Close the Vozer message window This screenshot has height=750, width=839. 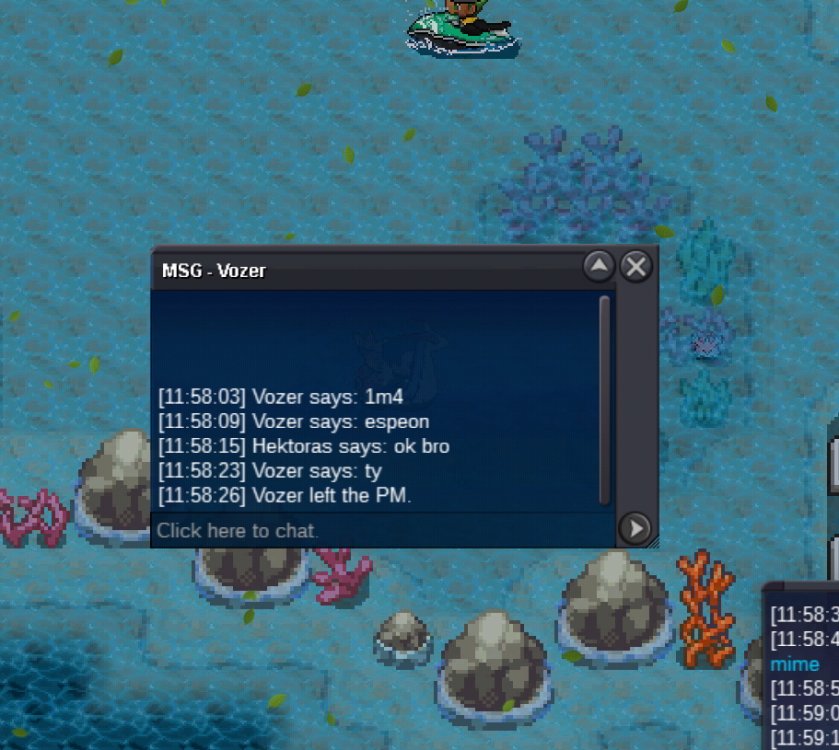[636, 266]
